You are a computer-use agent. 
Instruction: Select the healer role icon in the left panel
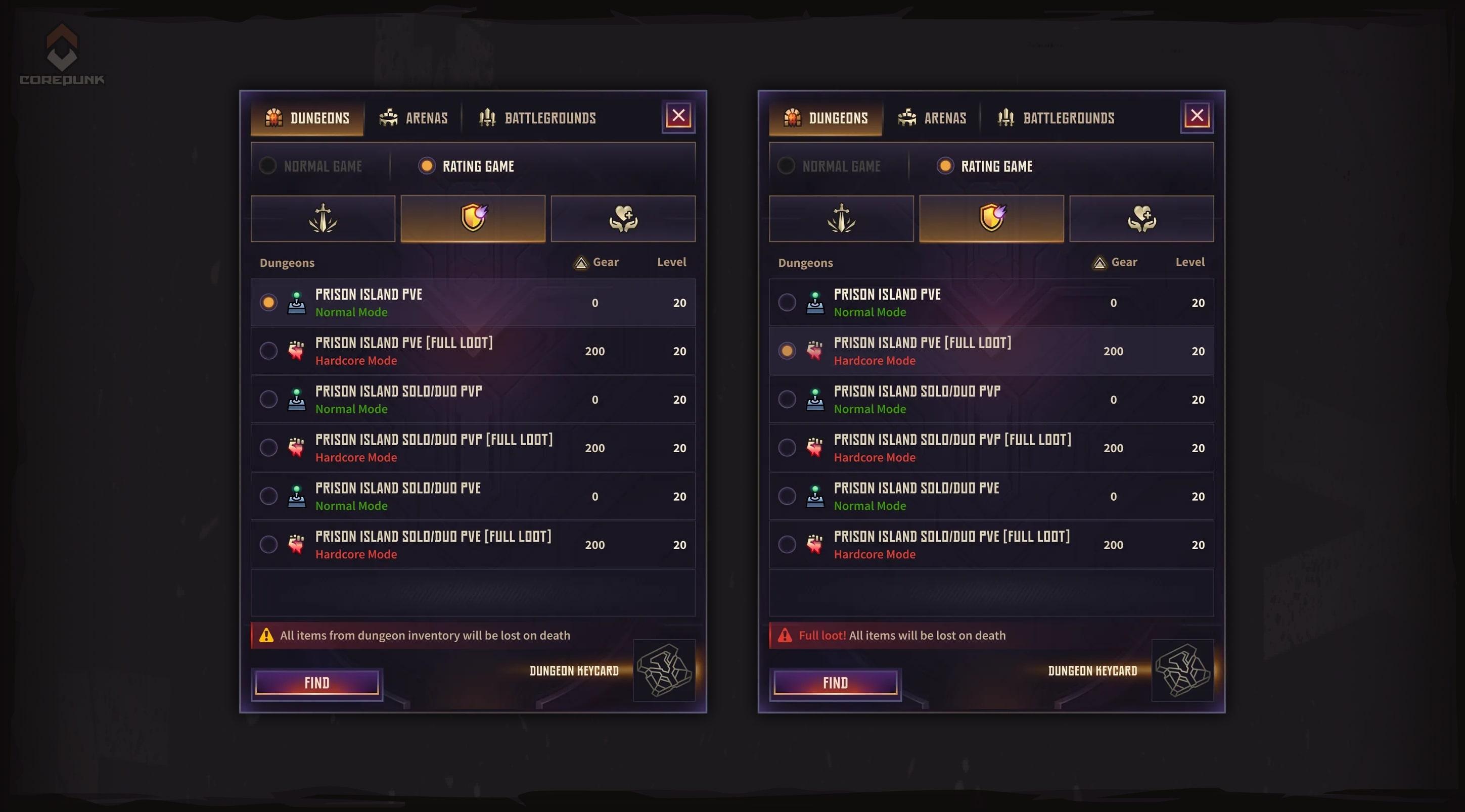623,218
